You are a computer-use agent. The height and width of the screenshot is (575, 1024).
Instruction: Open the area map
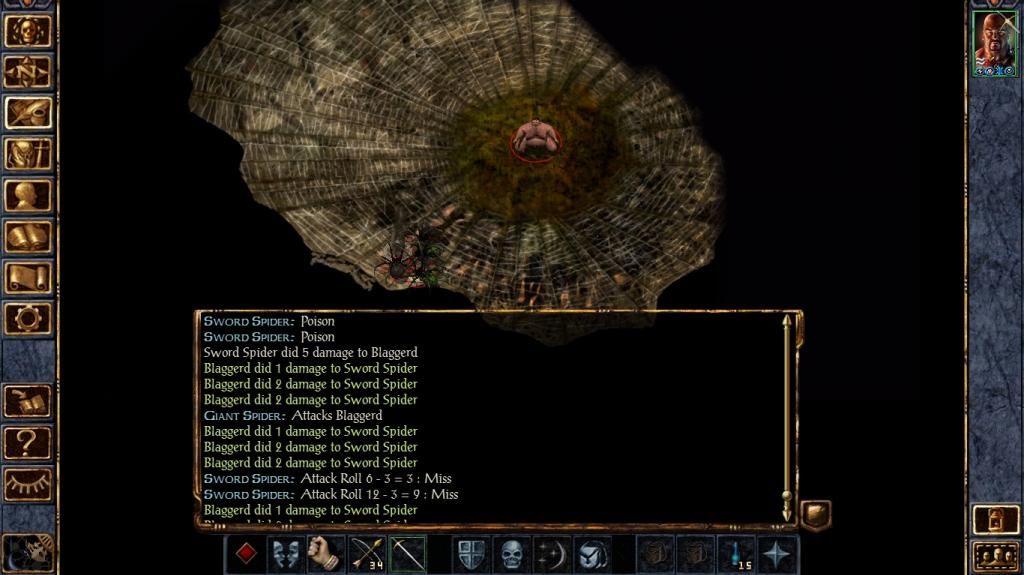[28, 71]
